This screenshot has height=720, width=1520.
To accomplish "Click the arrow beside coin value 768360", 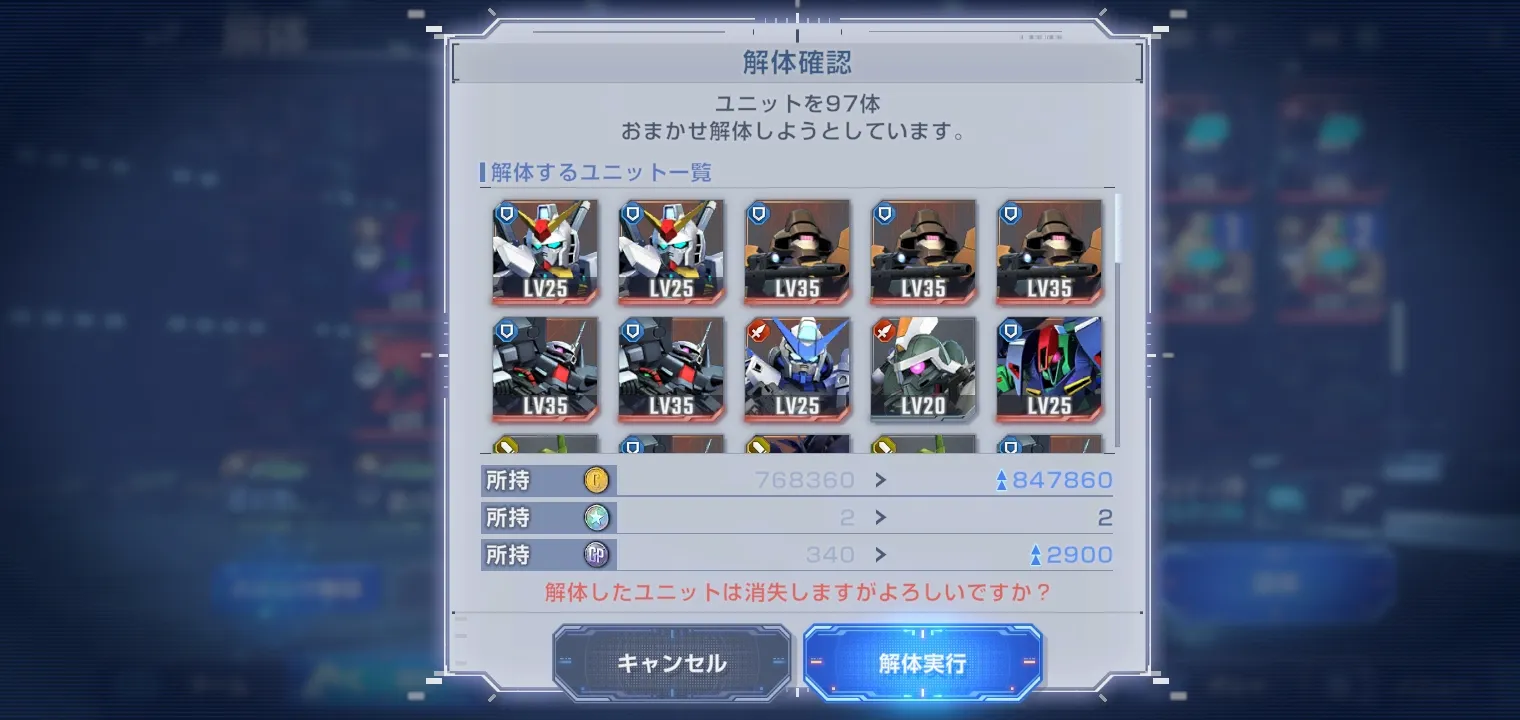I will (x=879, y=480).
